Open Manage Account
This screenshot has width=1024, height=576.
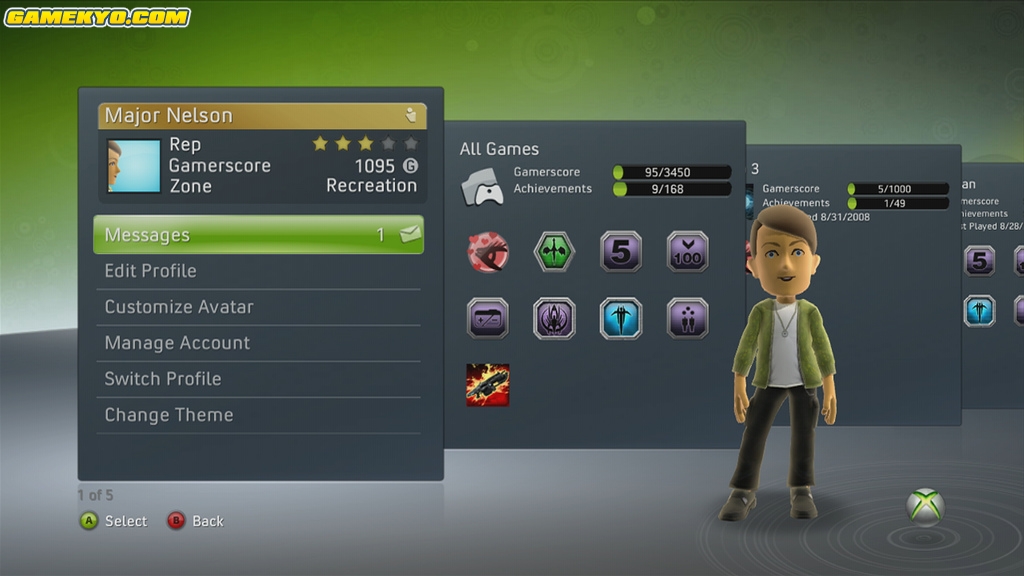258,343
